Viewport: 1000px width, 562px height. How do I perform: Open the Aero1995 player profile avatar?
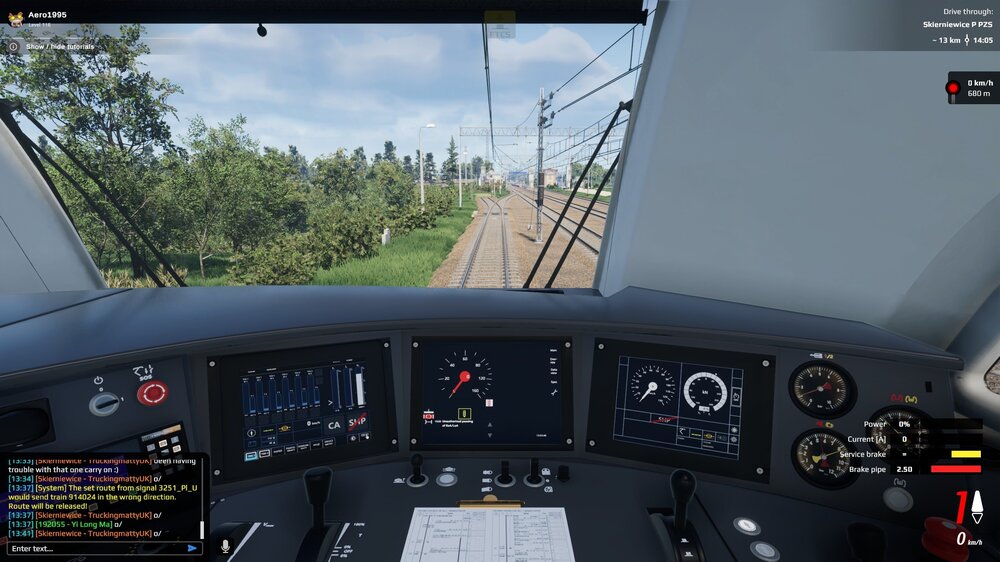pyautogui.click(x=16, y=17)
